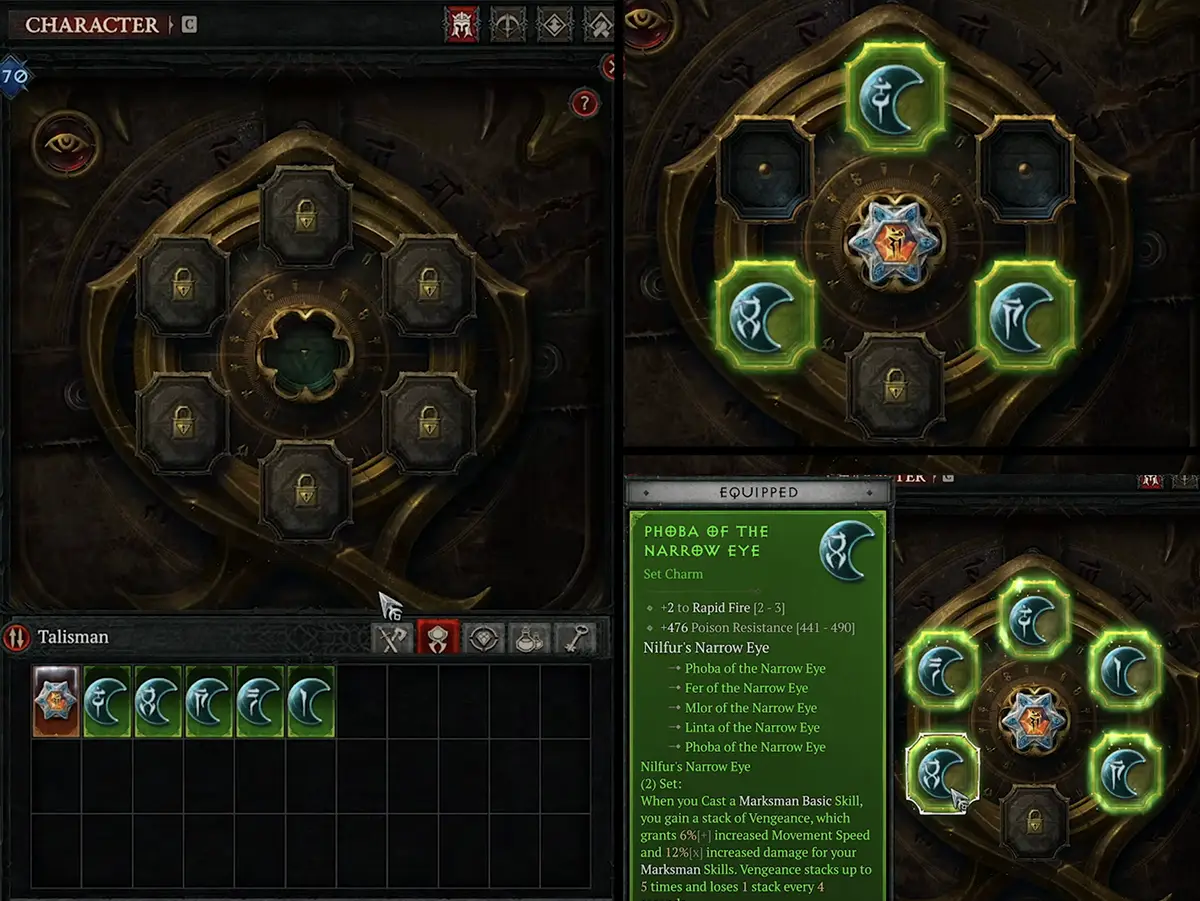The width and height of the screenshot is (1200, 901).
Task: Toggle the red eye icon
Action: (x=66, y=145)
